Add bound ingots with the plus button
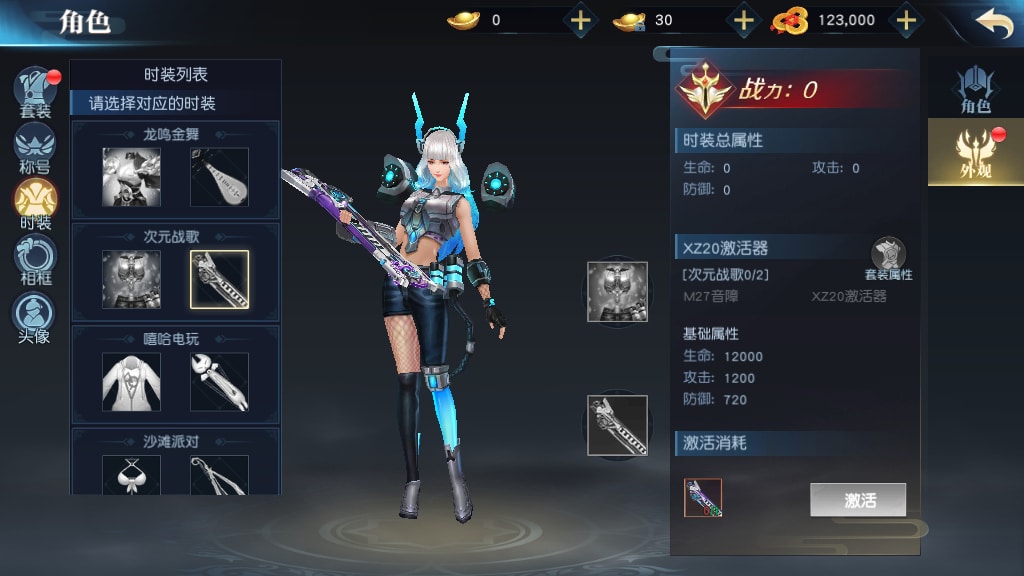1024x576 pixels. (743, 20)
